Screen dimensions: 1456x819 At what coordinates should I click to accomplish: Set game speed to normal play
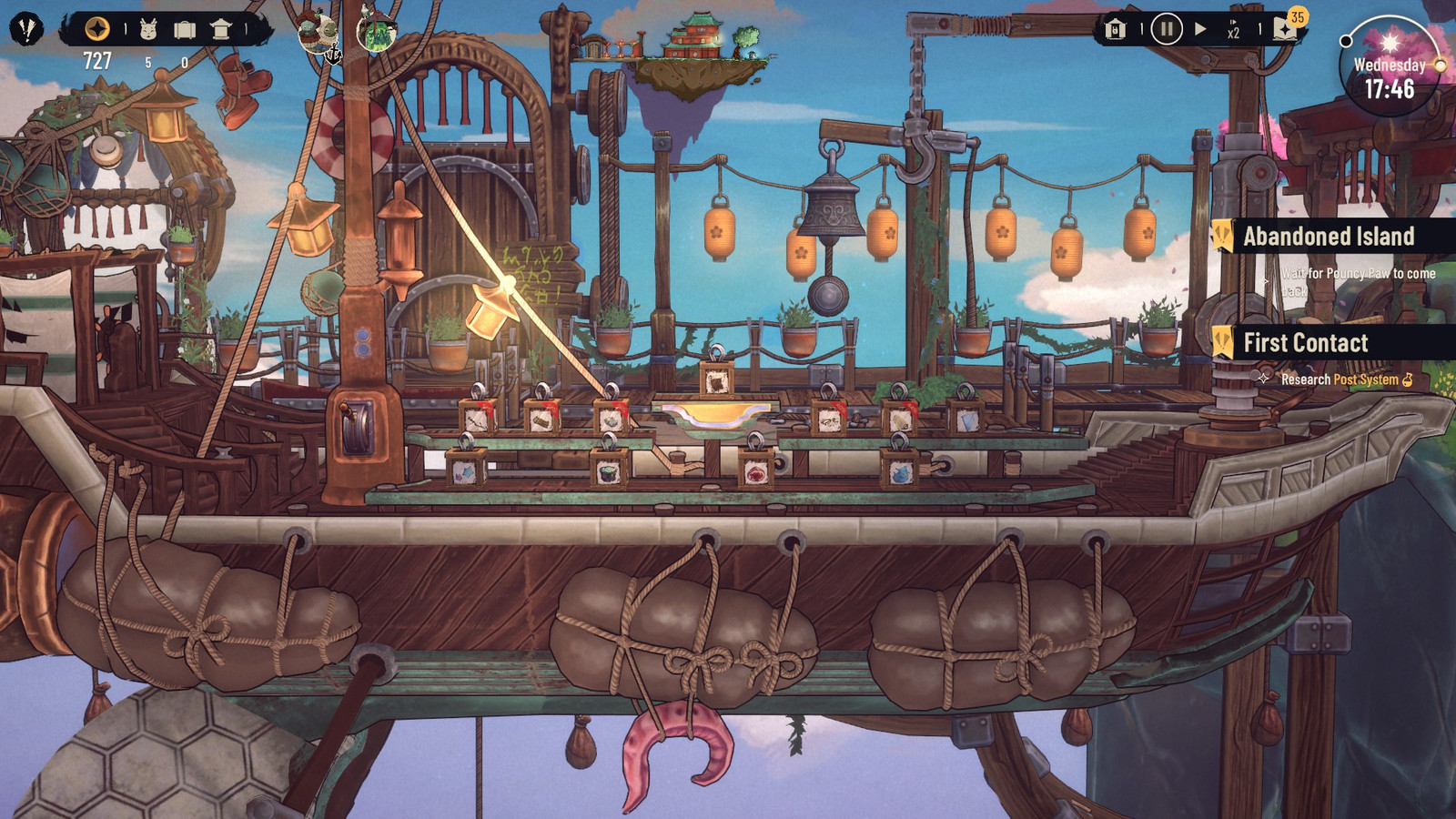[x=1200, y=29]
